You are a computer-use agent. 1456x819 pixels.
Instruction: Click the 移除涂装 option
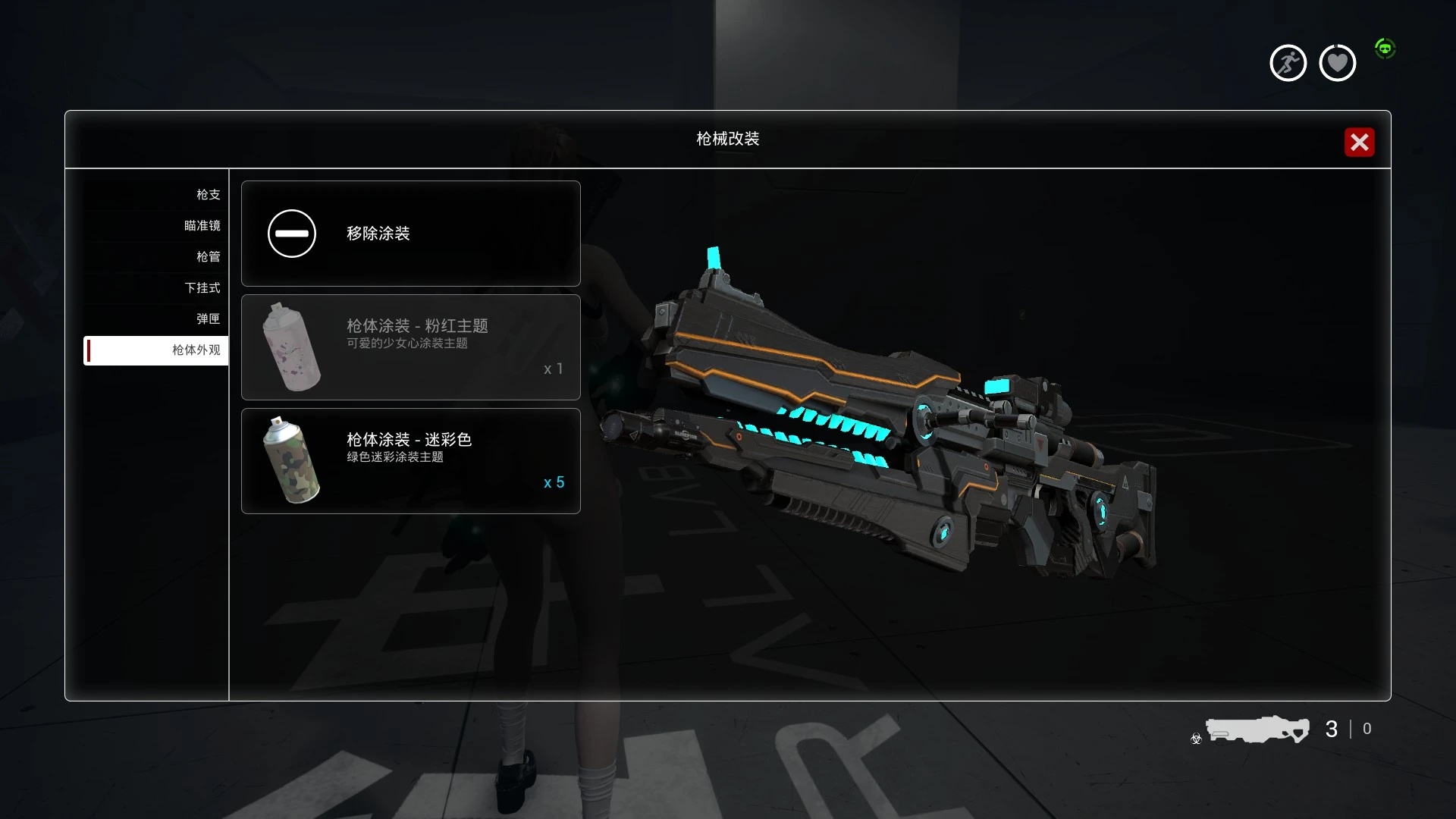[410, 234]
